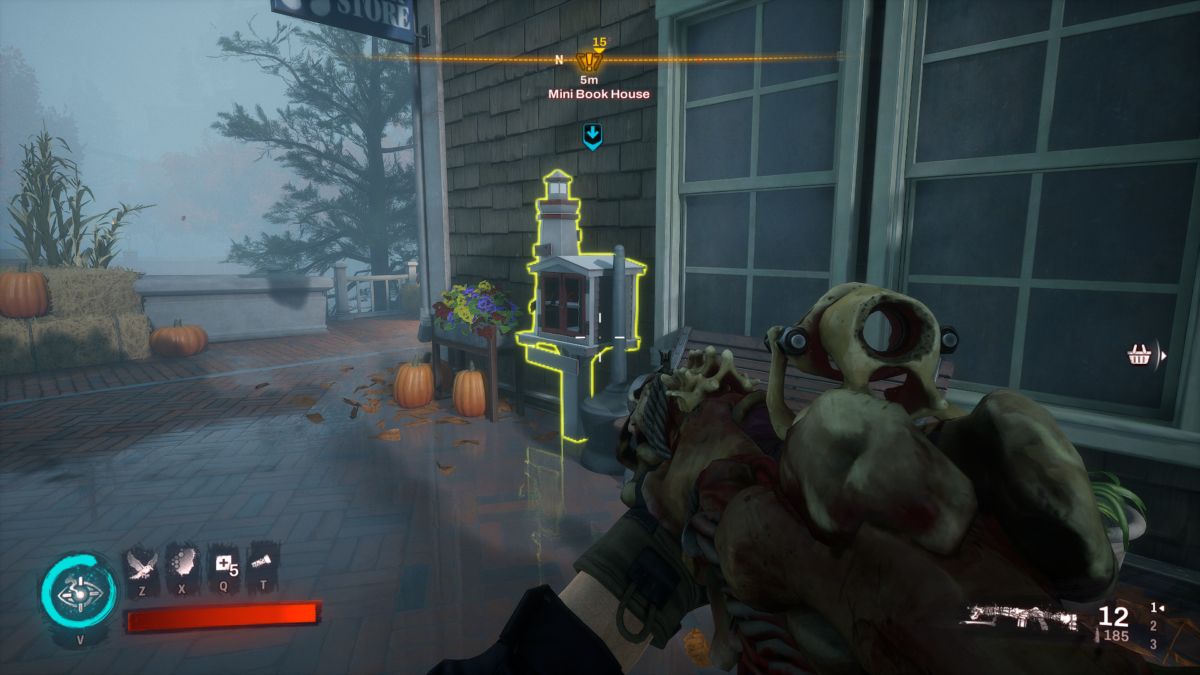Trigger the head silhouette ability icon
The width and height of the screenshot is (1200, 675).
pyautogui.click(x=182, y=565)
